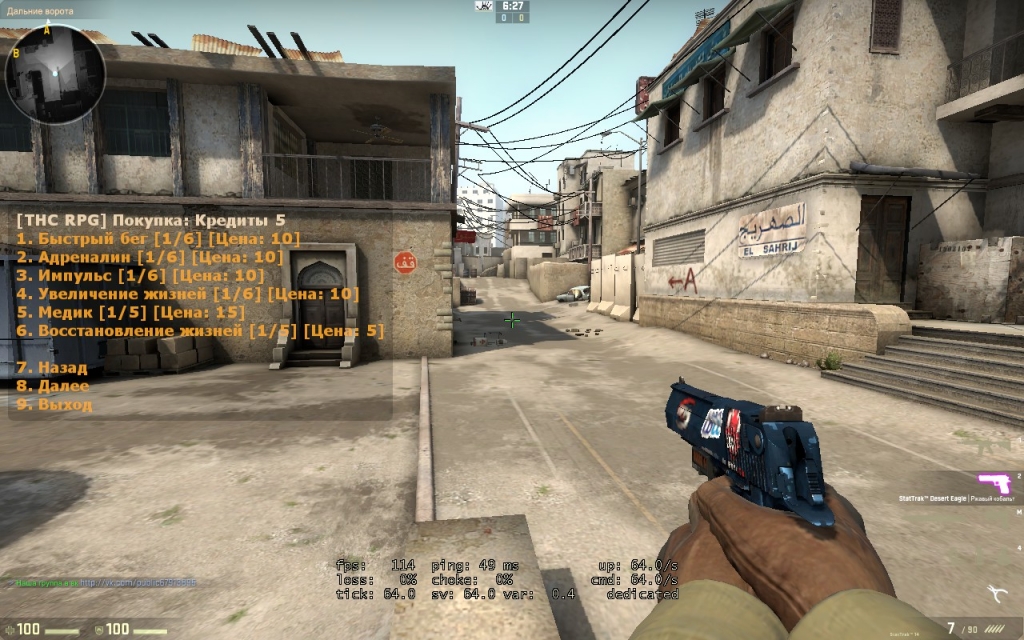Close the shop menu with Выход

[54, 404]
